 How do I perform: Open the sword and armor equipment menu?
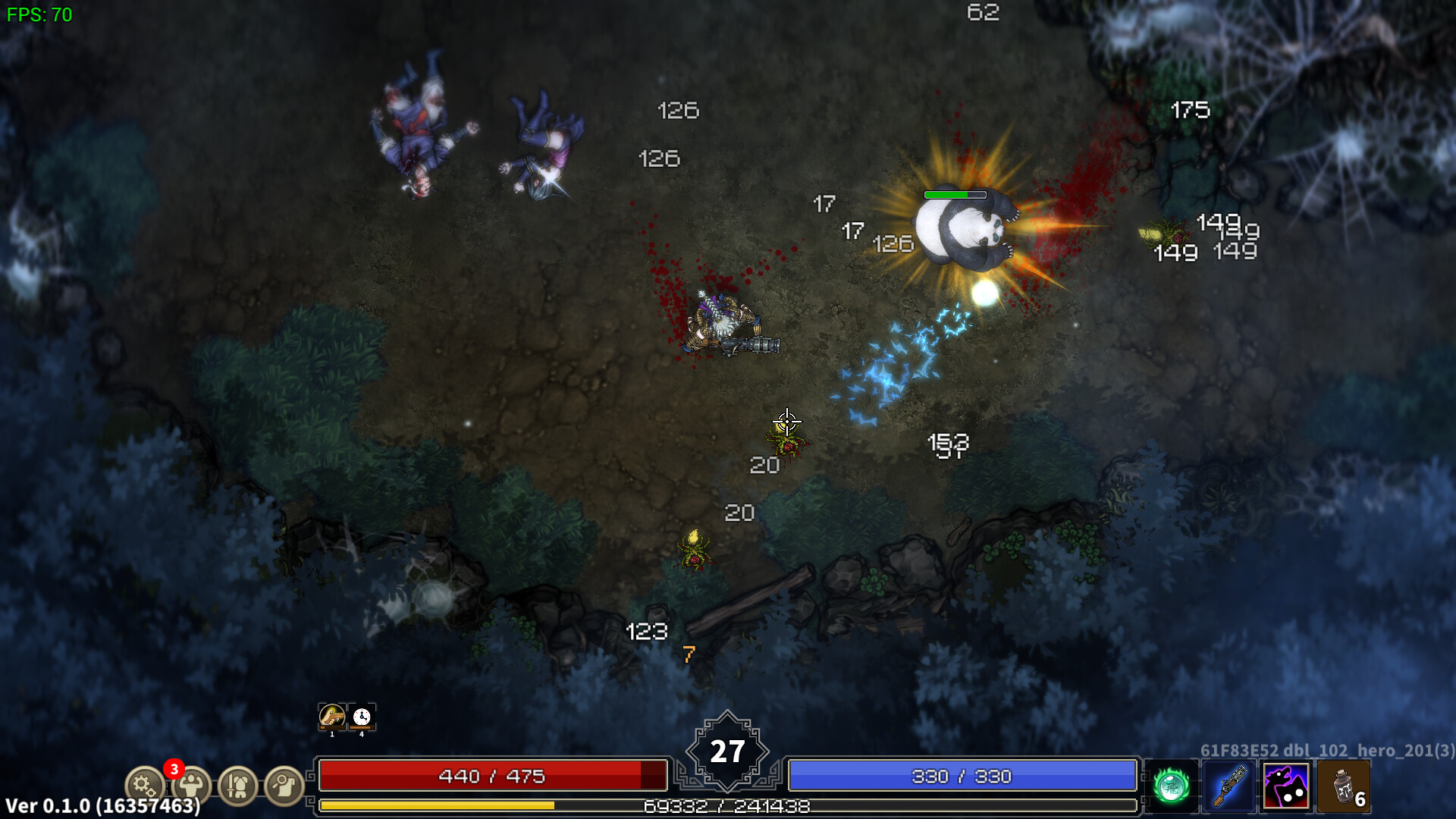point(237,786)
